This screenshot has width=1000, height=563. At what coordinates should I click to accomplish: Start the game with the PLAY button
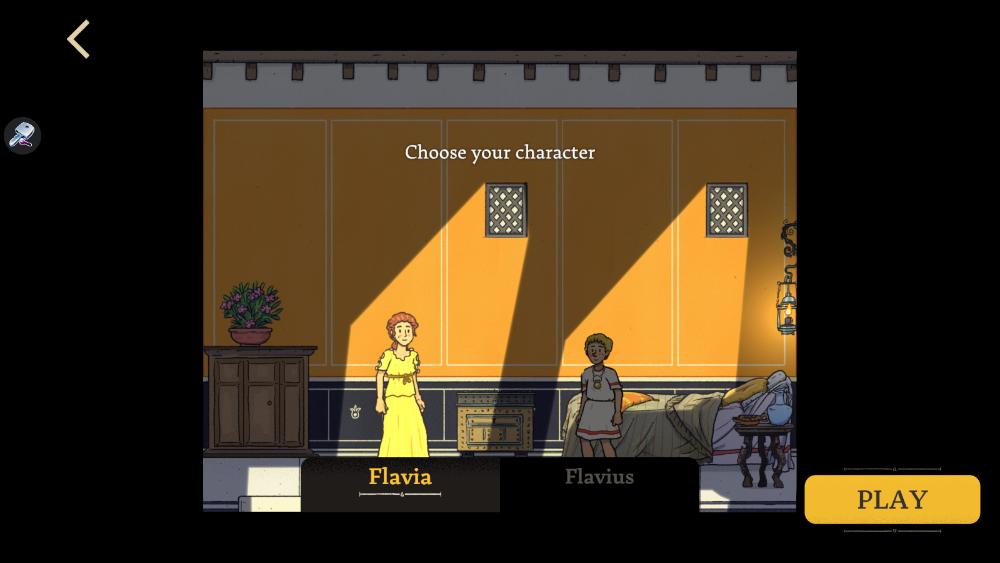[892, 499]
